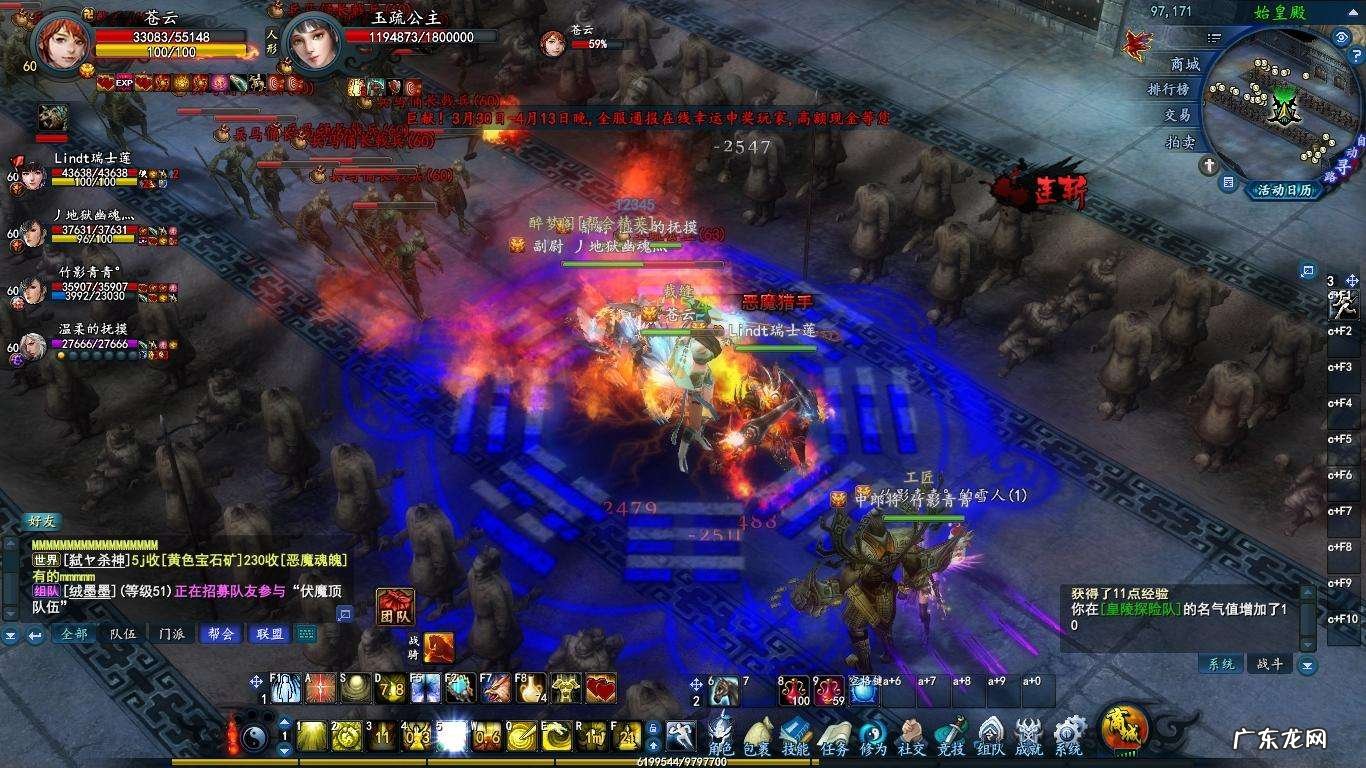This screenshot has height=768, width=1366.
Task: Open the 排行榜 ranking list
Action: tap(1168, 90)
